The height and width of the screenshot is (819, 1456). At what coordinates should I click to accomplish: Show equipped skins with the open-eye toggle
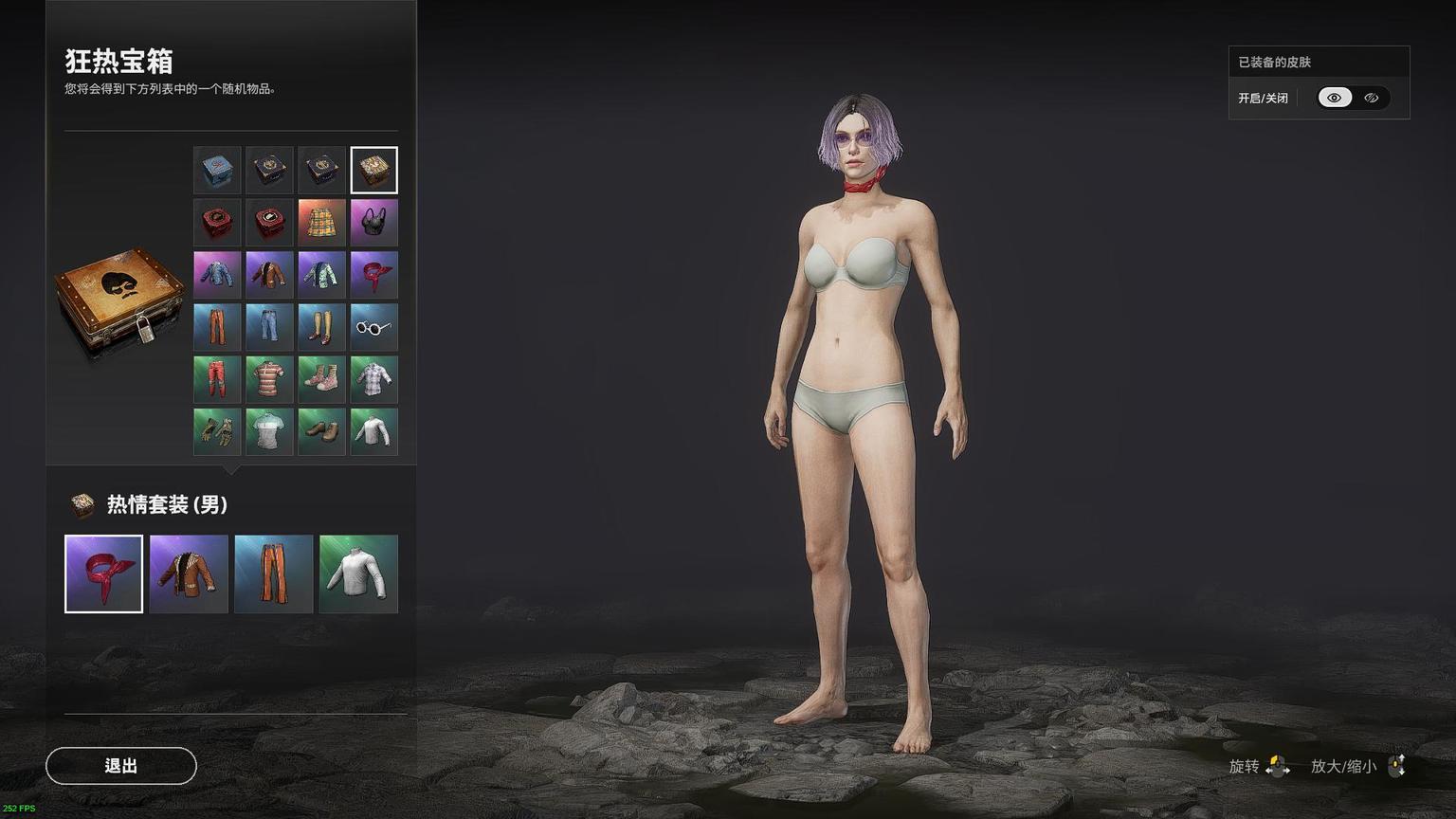coord(1335,98)
